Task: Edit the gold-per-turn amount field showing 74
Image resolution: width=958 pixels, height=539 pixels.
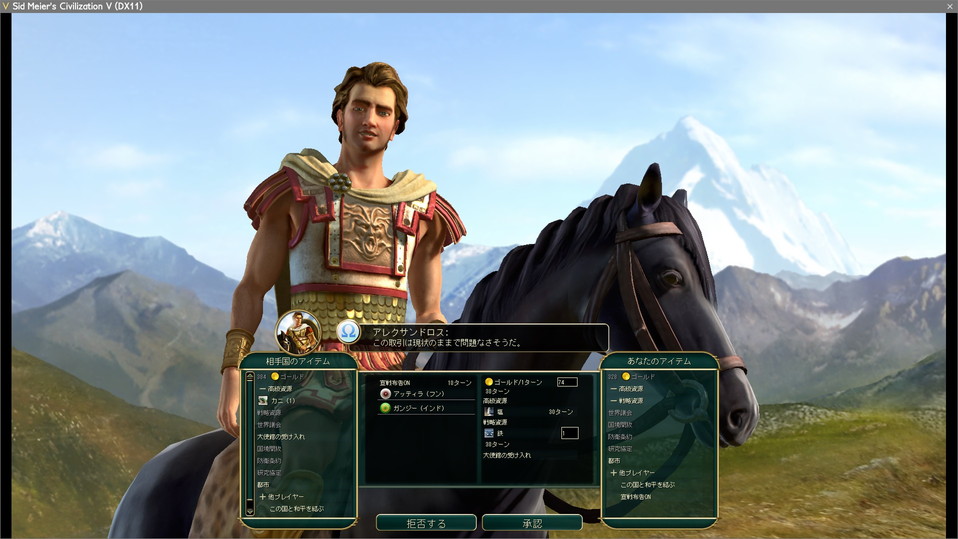Action: point(567,382)
